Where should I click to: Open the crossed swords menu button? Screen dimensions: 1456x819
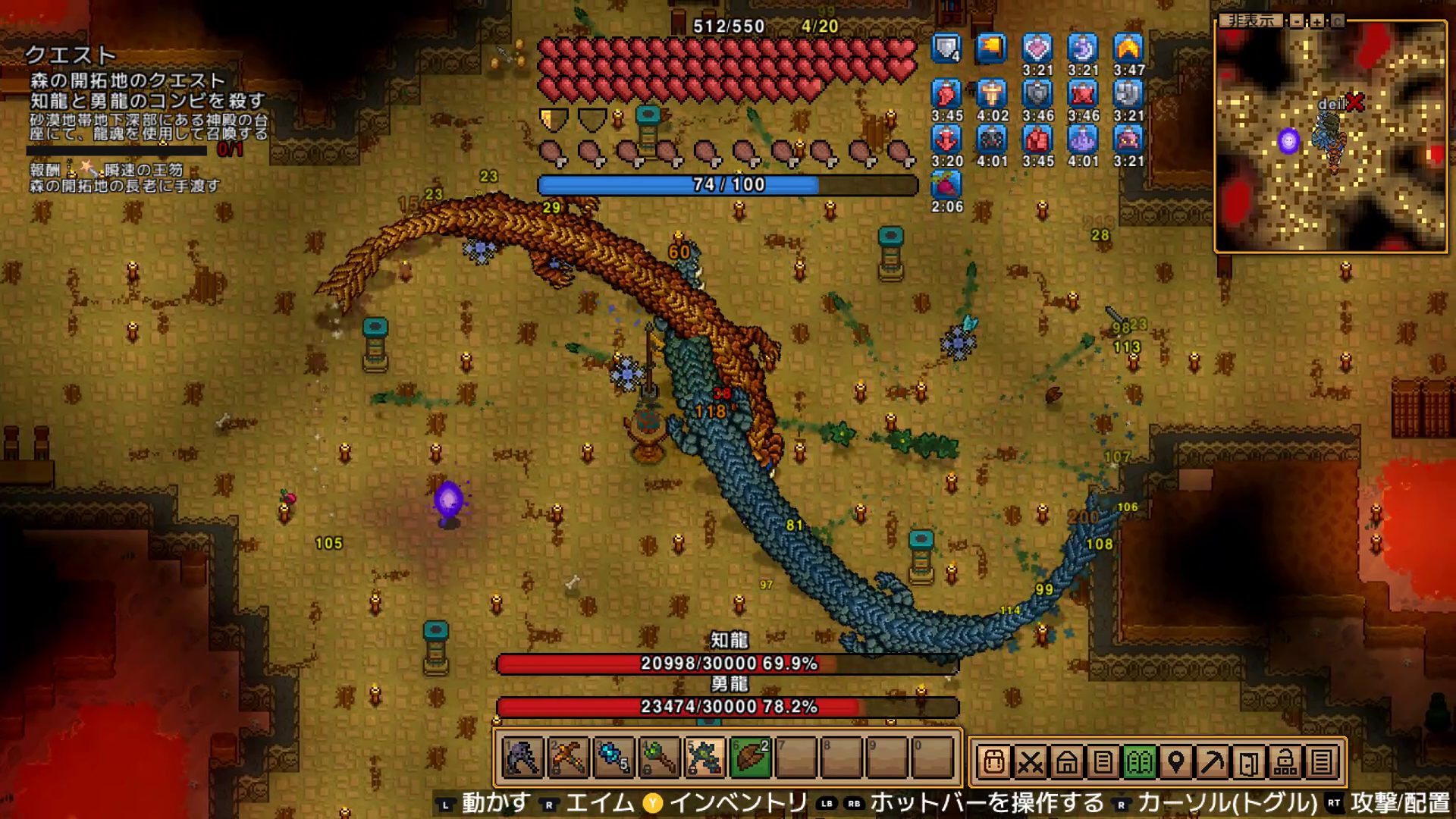point(1030,761)
